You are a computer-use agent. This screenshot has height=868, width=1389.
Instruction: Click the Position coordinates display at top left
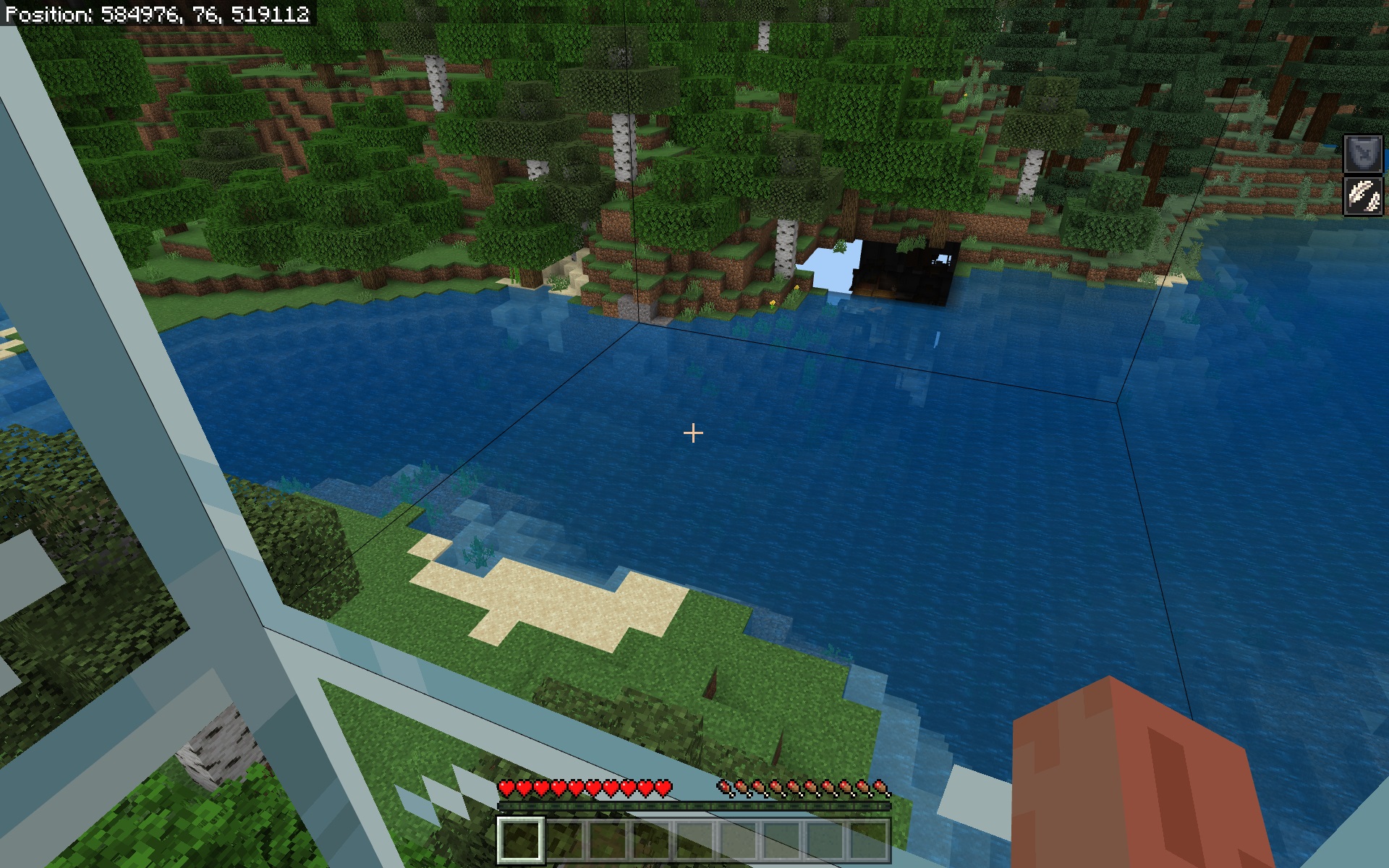pyautogui.click(x=156, y=12)
